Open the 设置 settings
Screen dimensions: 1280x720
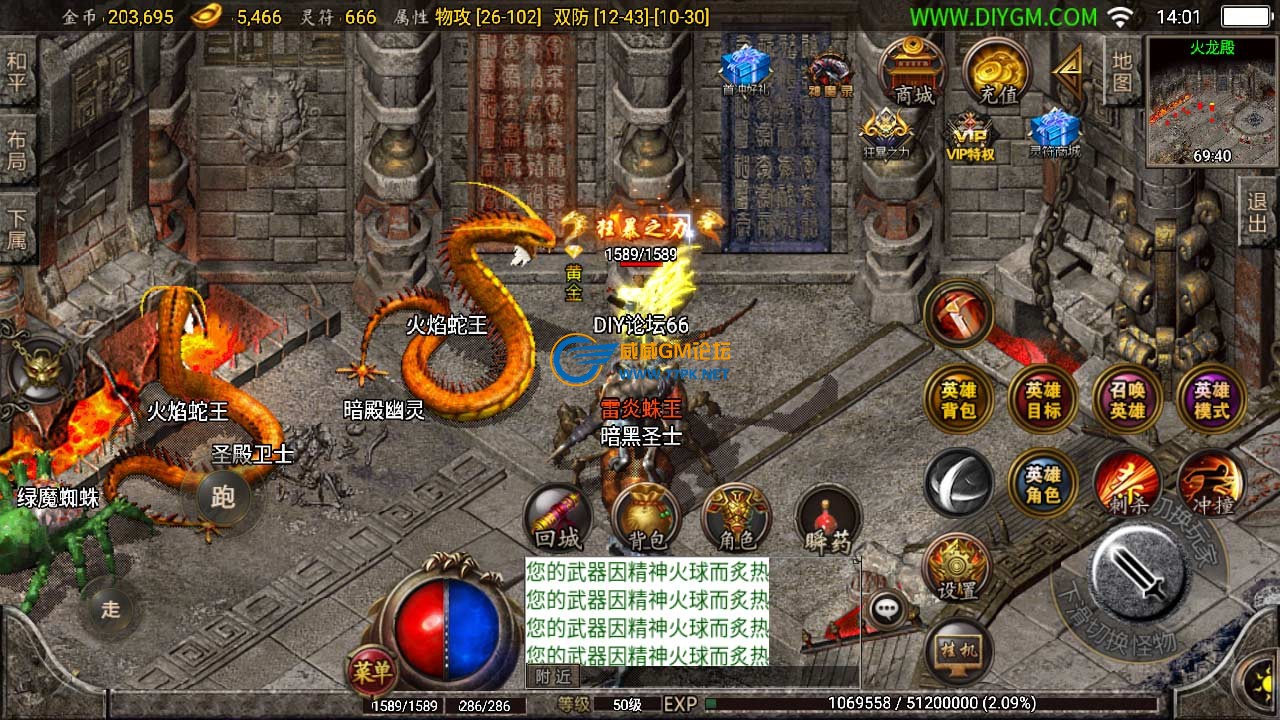[x=956, y=567]
